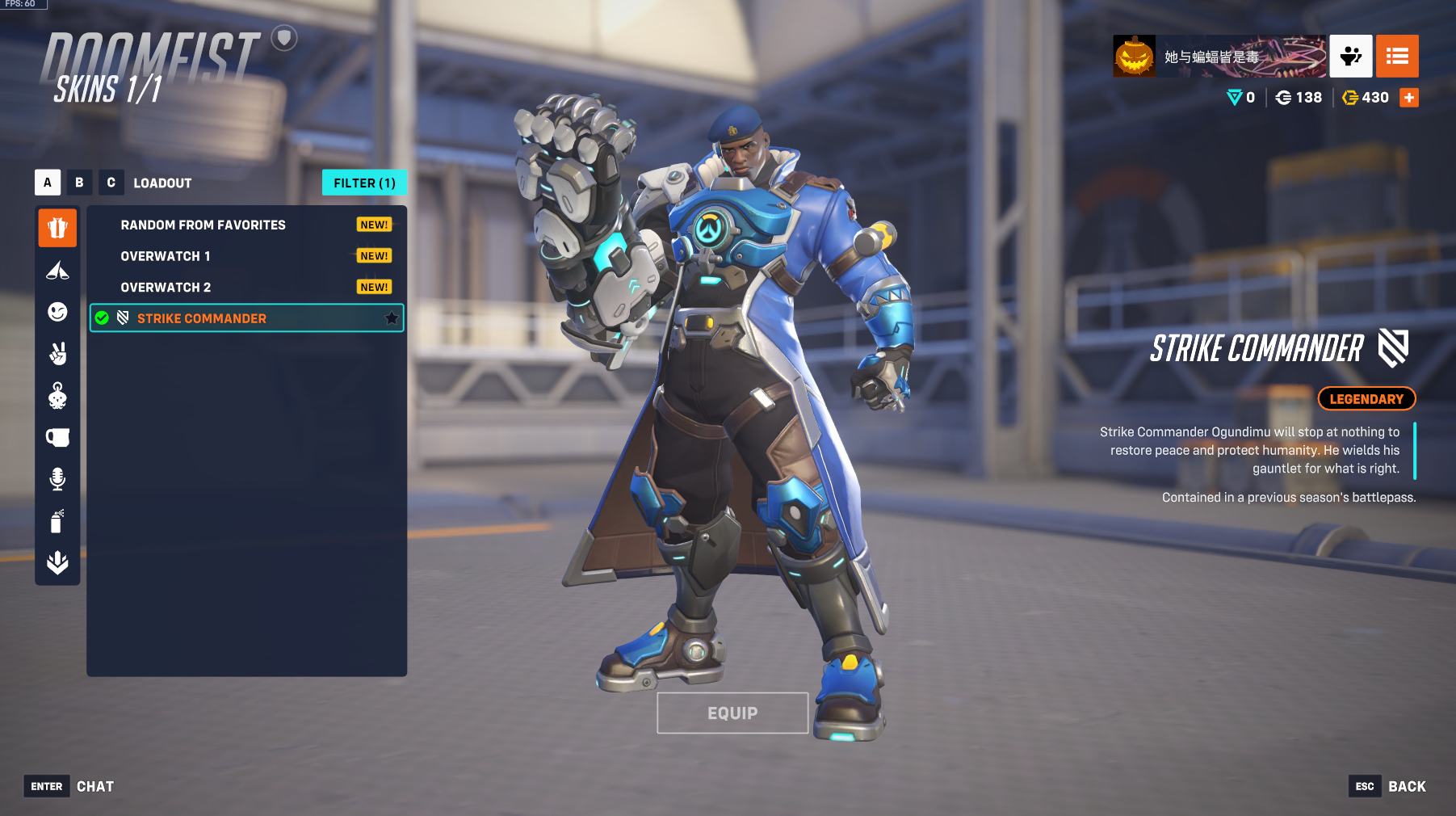
Task: Select loadout A
Action: tap(48, 183)
